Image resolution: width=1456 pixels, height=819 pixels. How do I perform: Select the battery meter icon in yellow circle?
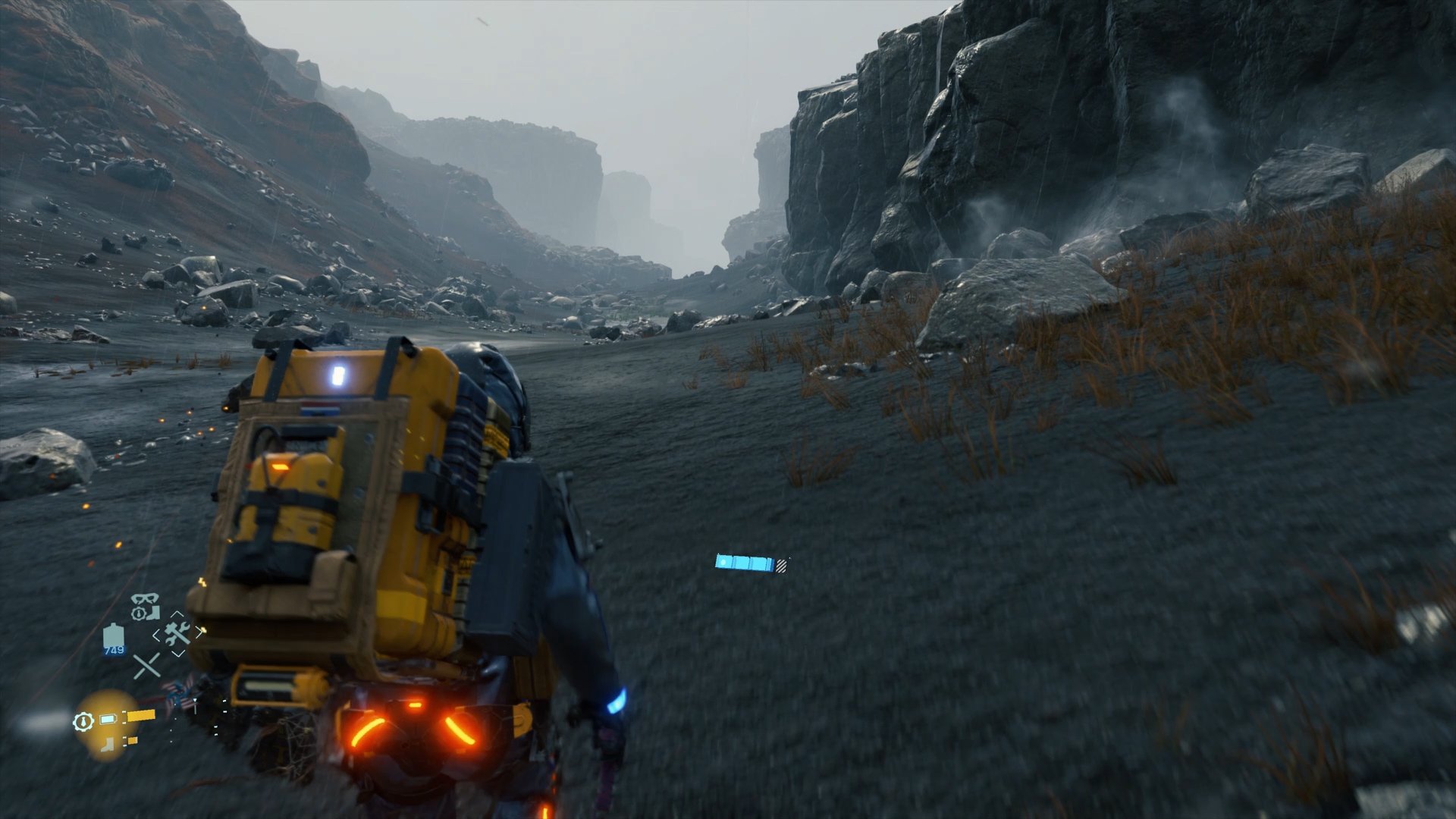pos(107,719)
